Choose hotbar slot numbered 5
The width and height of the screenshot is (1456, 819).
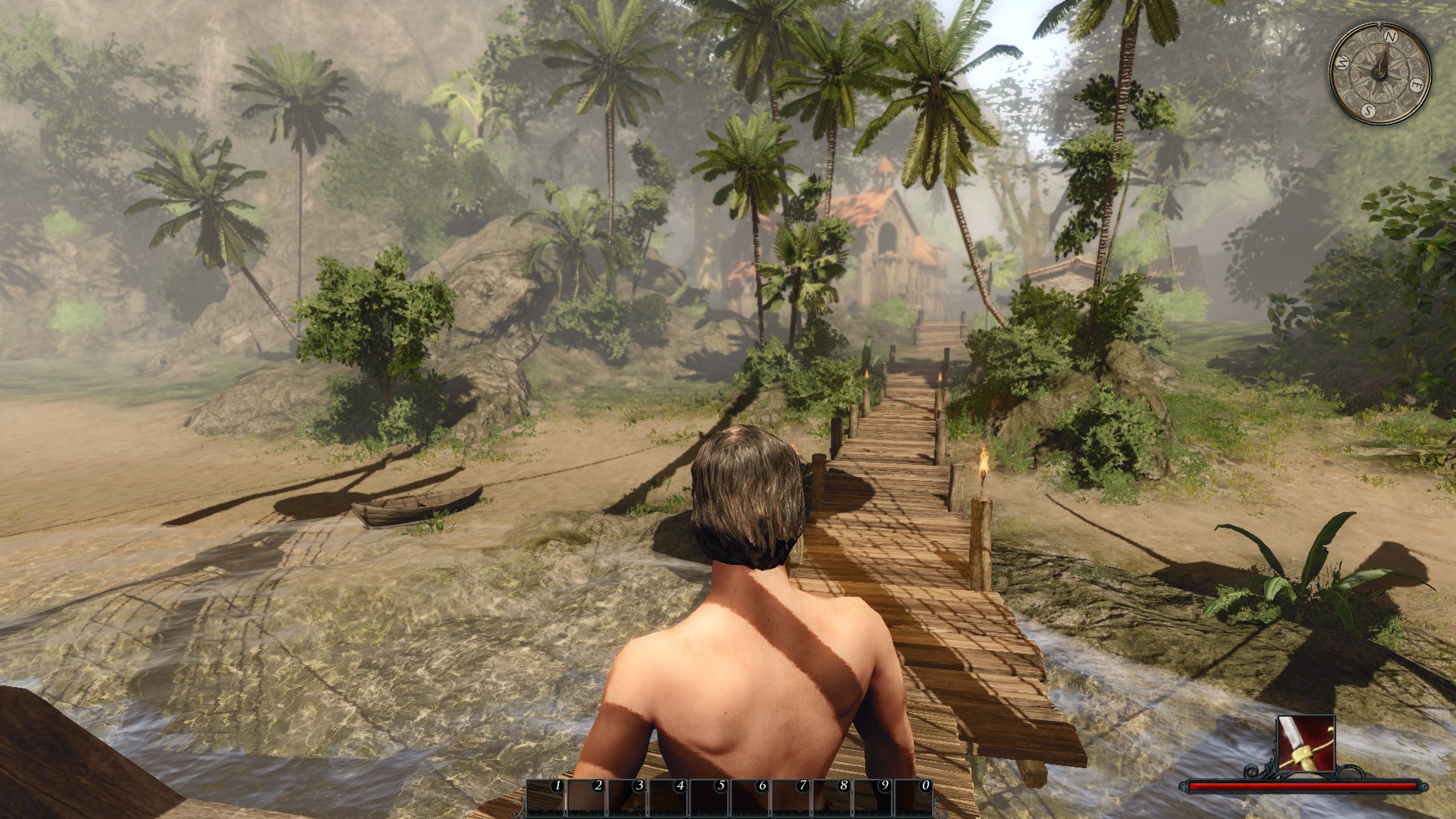(x=710, y=798)
